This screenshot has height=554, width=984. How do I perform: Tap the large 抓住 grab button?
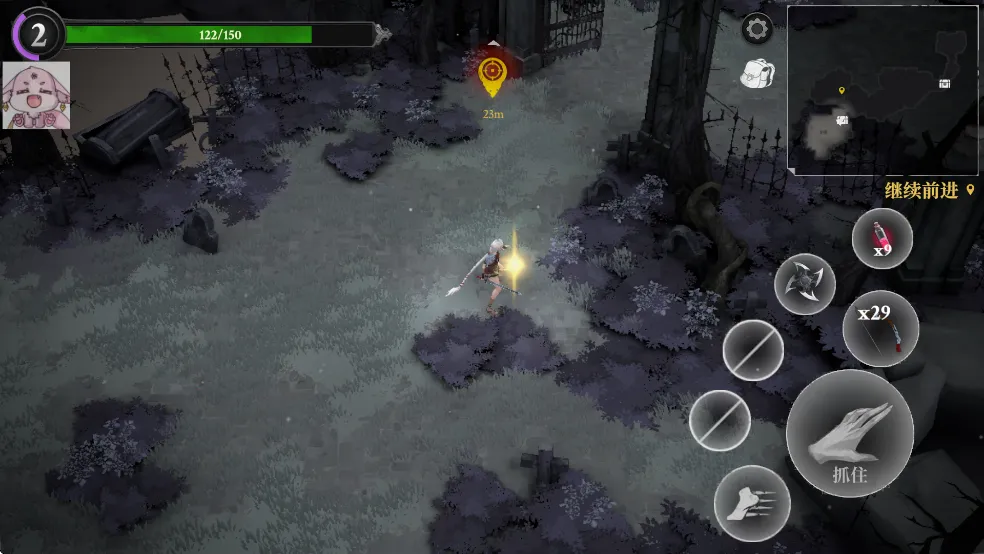(x=849, y=433)
